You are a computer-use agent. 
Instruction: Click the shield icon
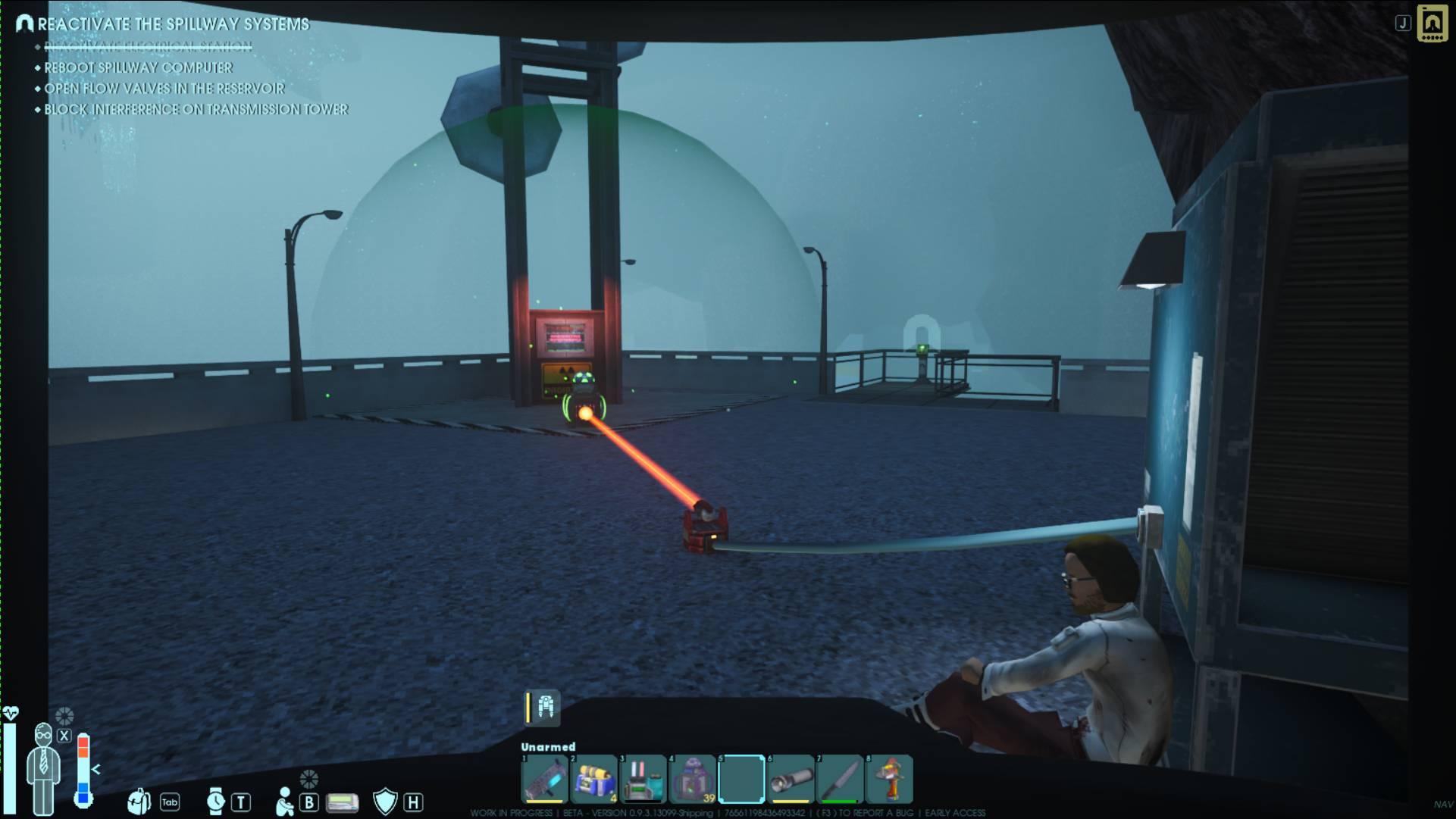(x=385, y=802)
